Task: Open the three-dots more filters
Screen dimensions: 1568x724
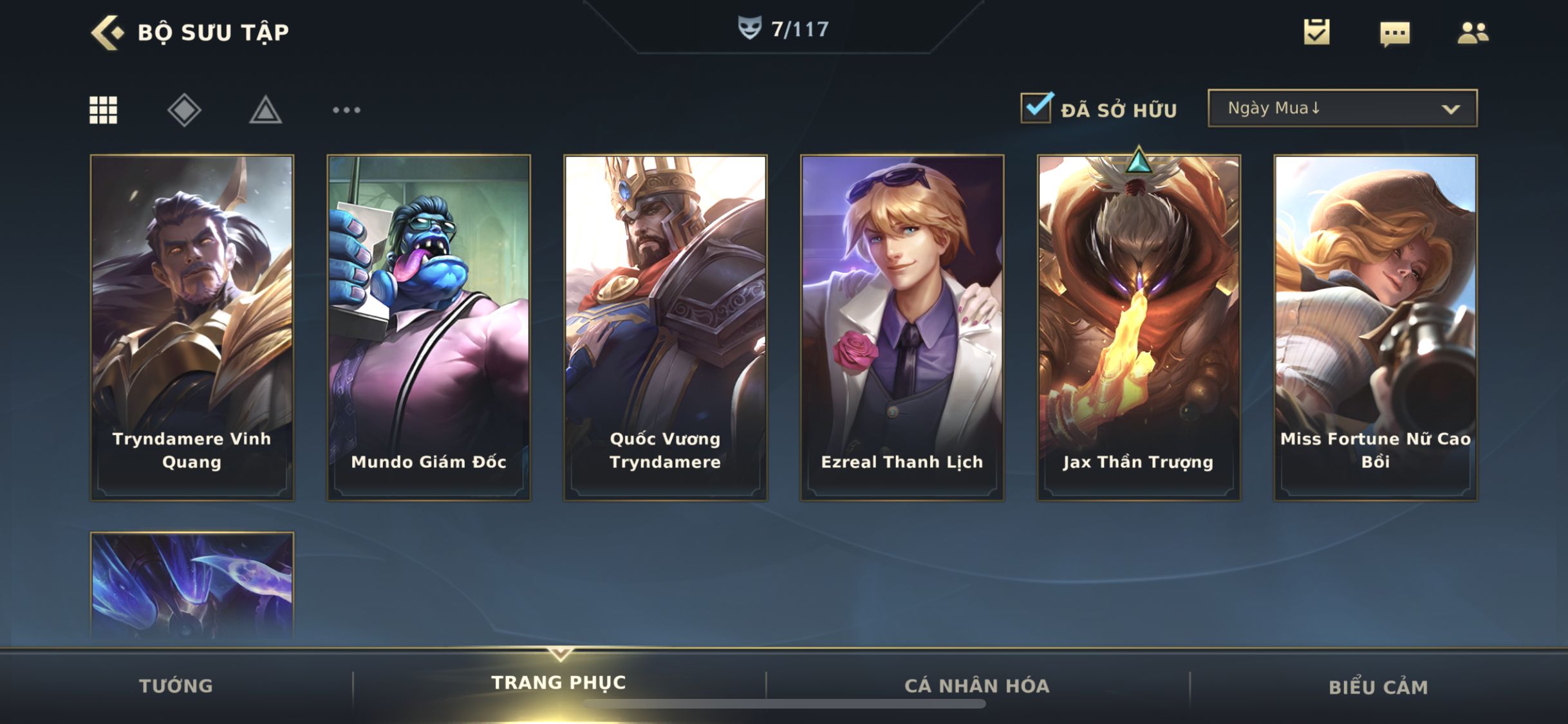Action: [346, 110]
